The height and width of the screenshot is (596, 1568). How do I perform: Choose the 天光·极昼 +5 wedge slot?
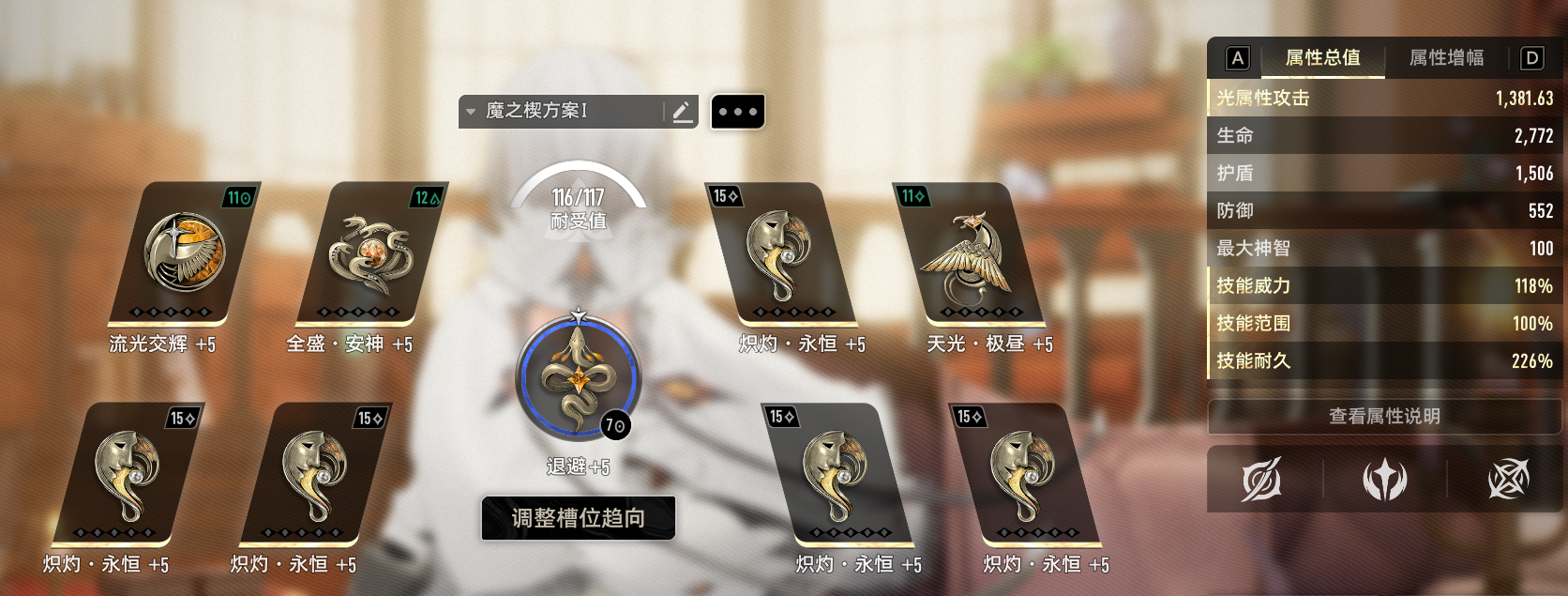(x=970, y=252)
